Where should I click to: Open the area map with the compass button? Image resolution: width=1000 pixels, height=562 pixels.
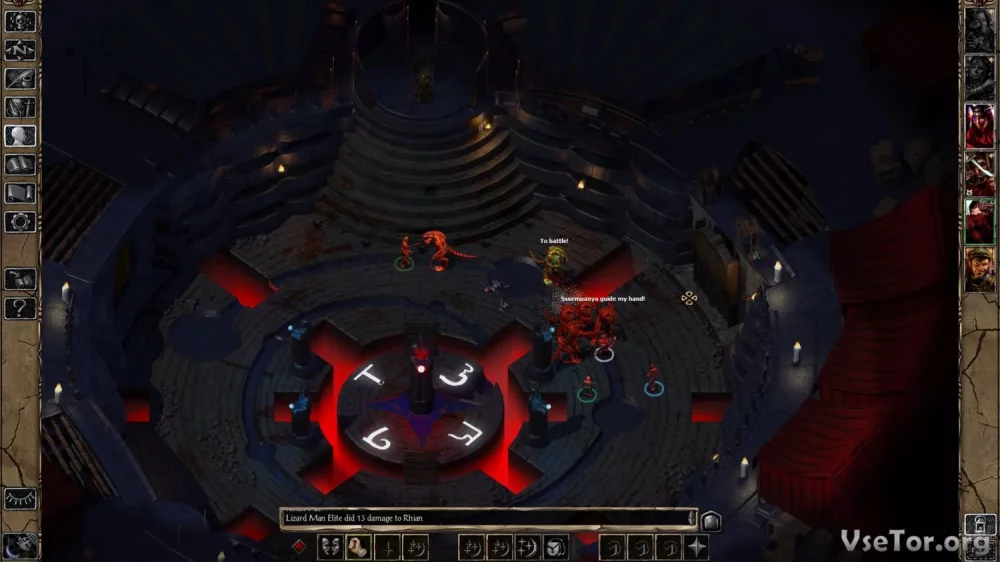coord(20,48)
